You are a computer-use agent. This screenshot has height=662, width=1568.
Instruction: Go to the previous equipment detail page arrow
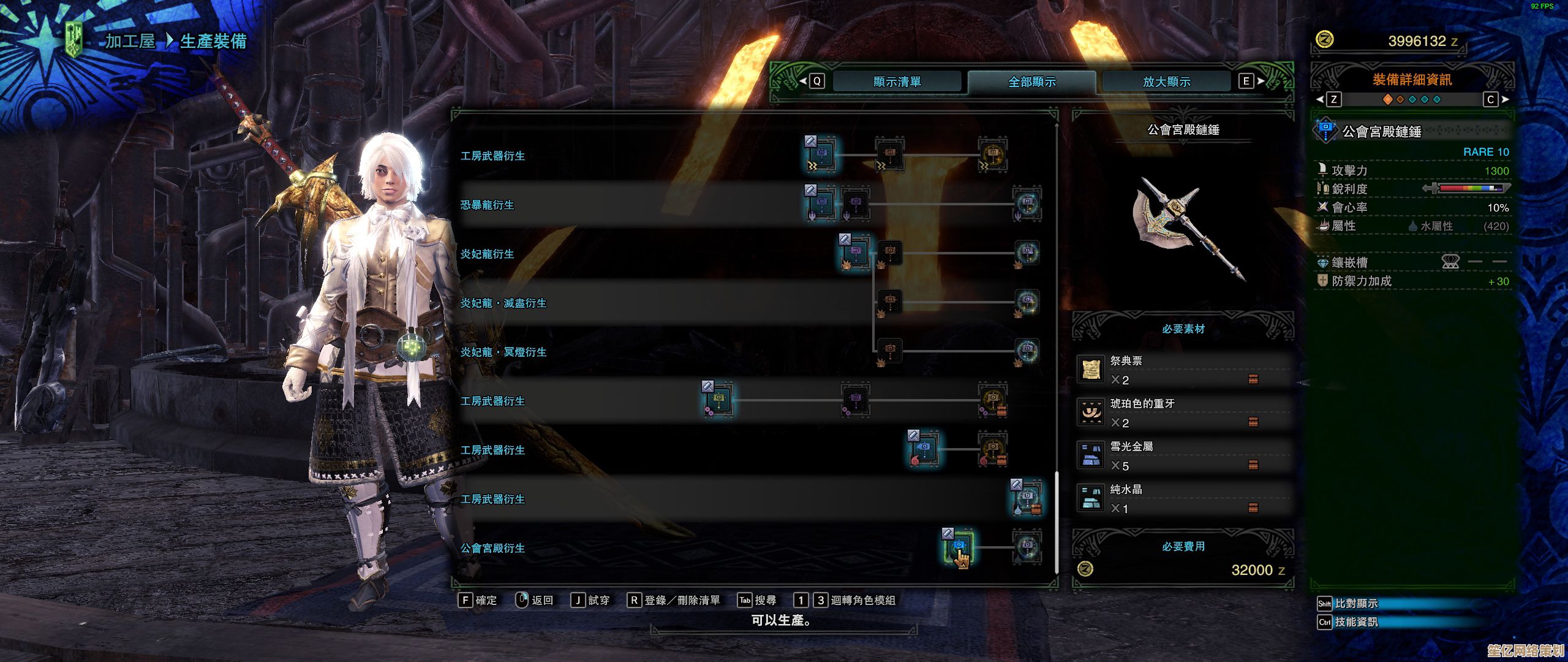coord(1321,99)
